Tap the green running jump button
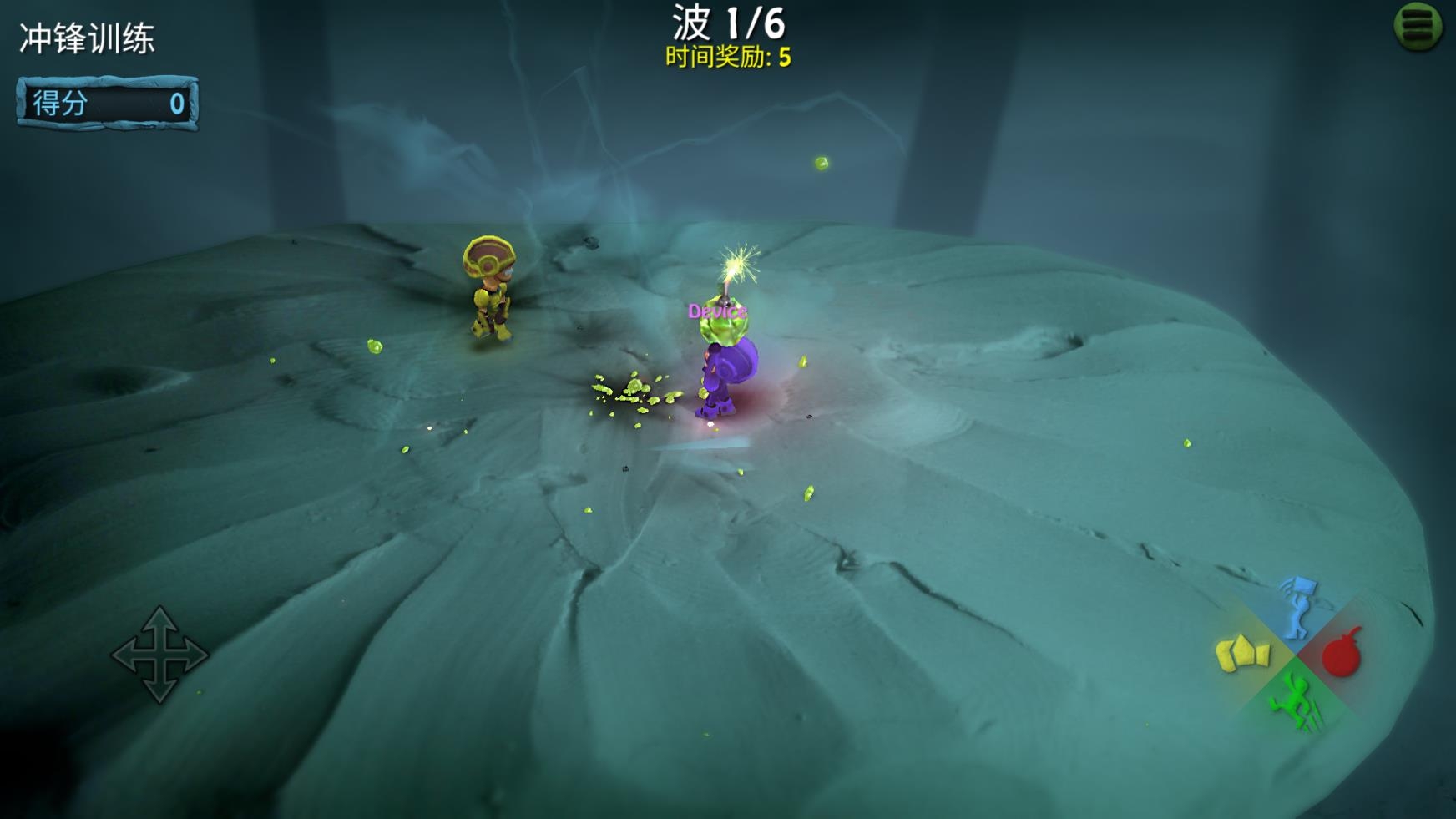 (x=1294, y=702)
